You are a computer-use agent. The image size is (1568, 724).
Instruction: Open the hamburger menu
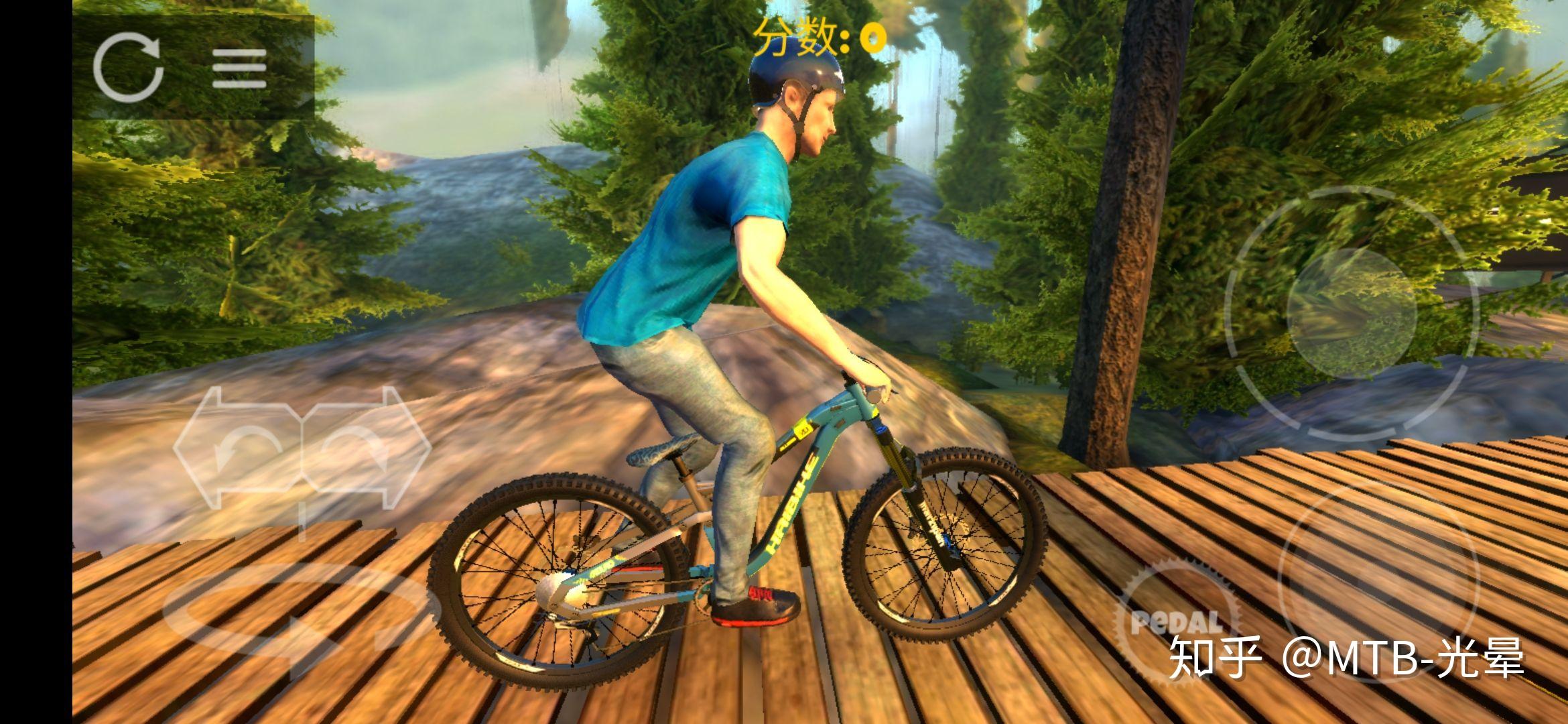pos(239,68)
